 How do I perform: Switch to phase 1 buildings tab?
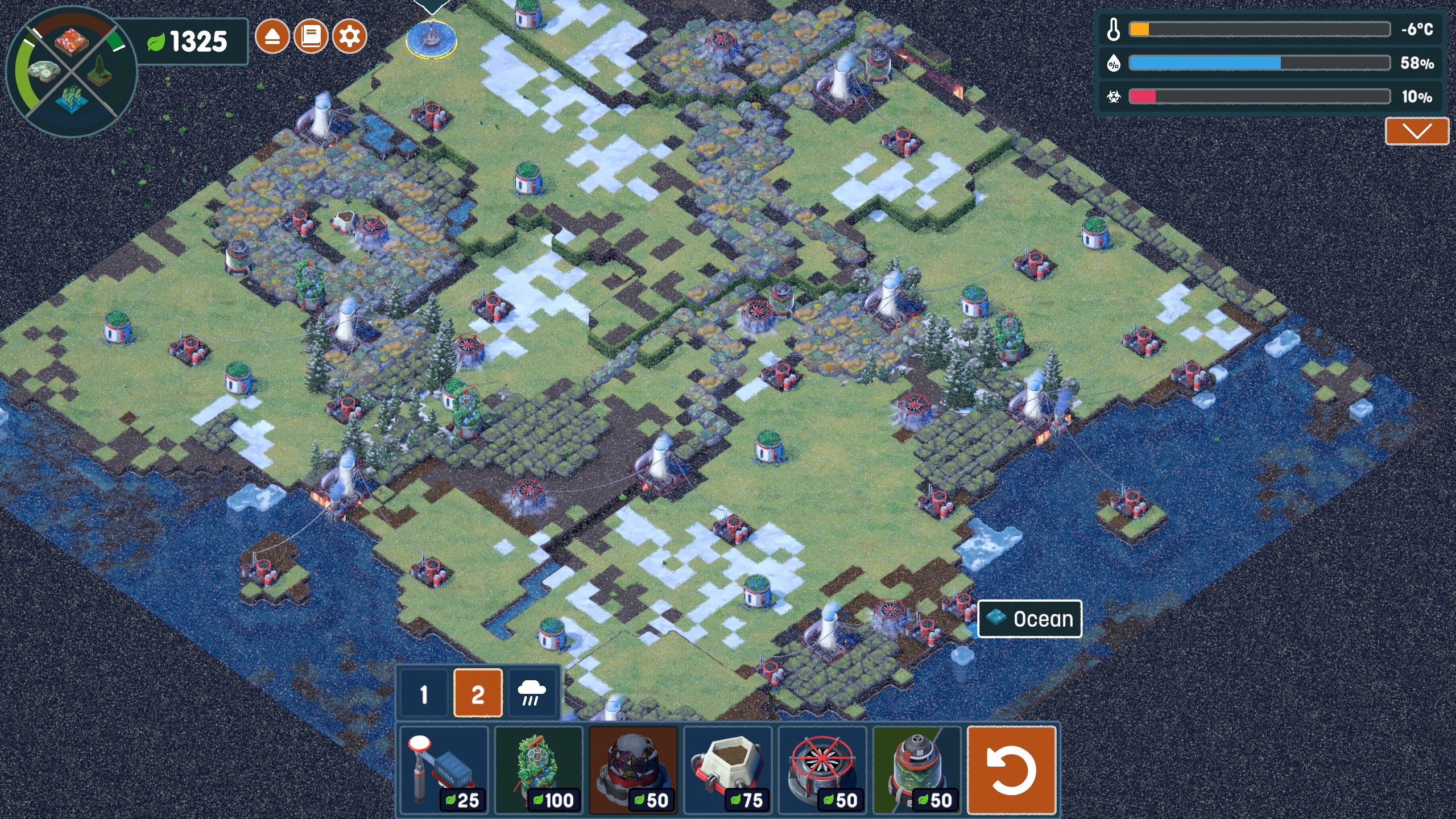pos(424,693)
